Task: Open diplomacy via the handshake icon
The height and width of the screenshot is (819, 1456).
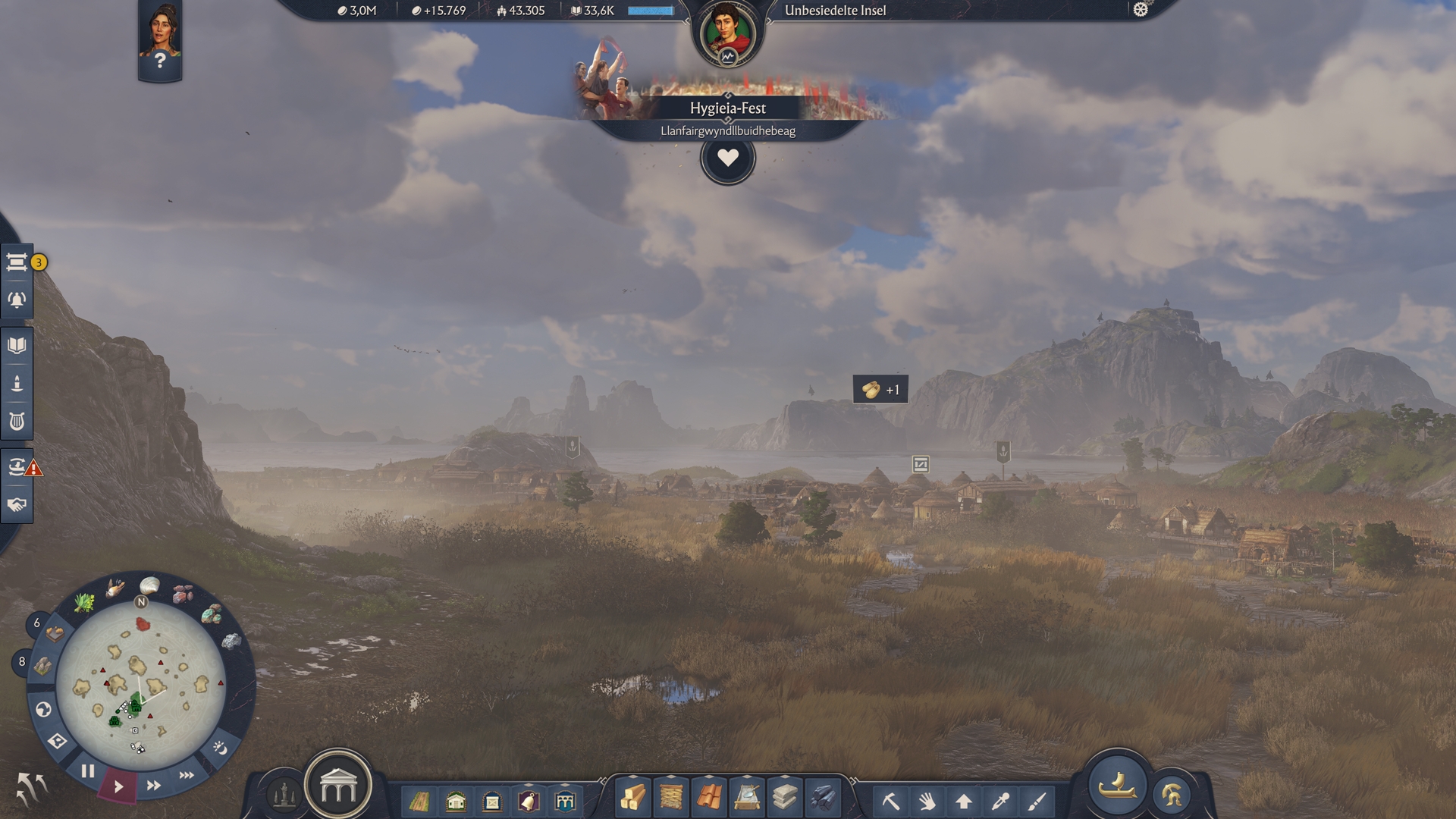Action: tap(17, 505)
